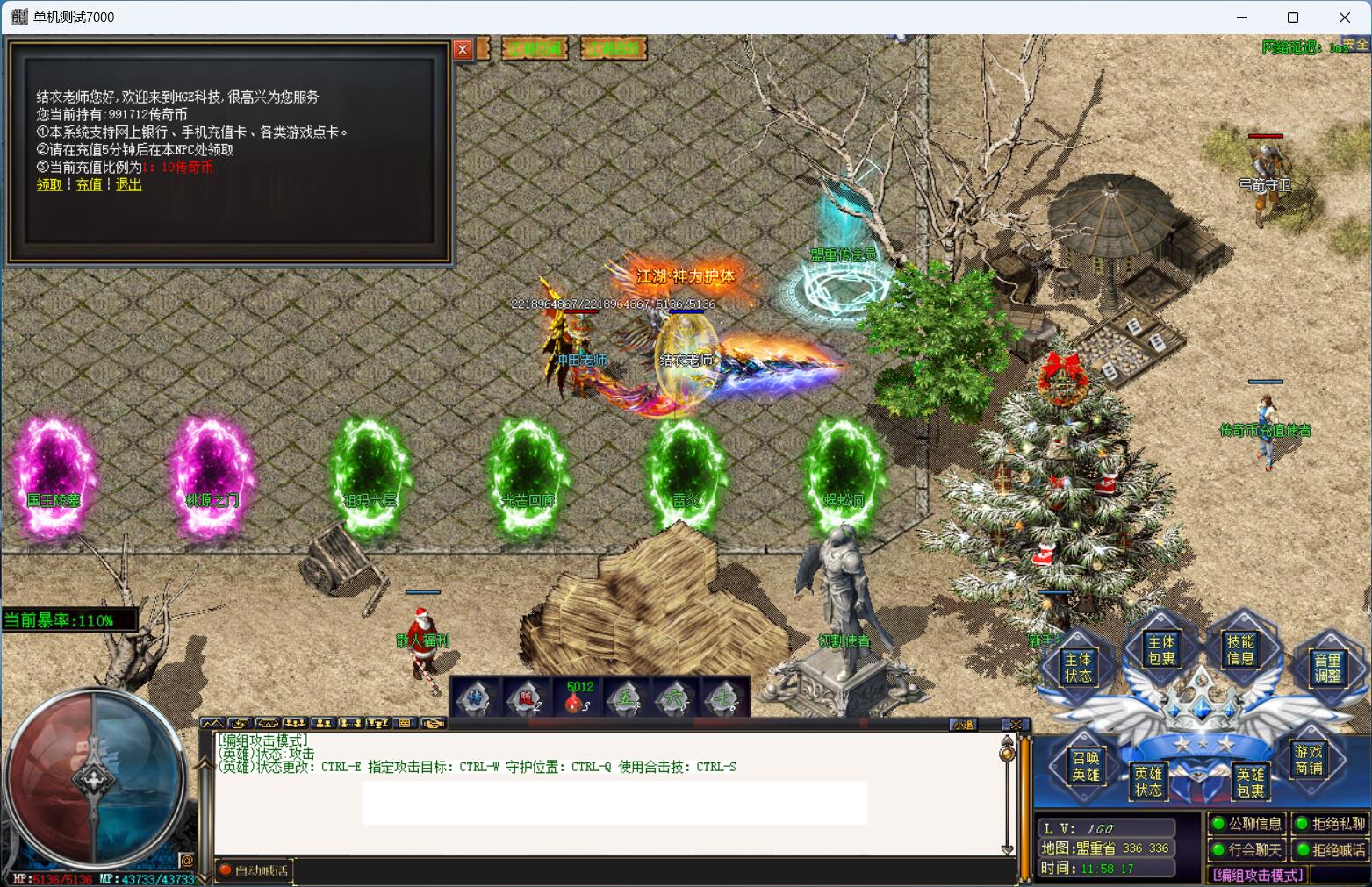The width and height of the screenshot is (1372, 887).
Task: Open 主体状态 character status panel
Action: 1078,668
